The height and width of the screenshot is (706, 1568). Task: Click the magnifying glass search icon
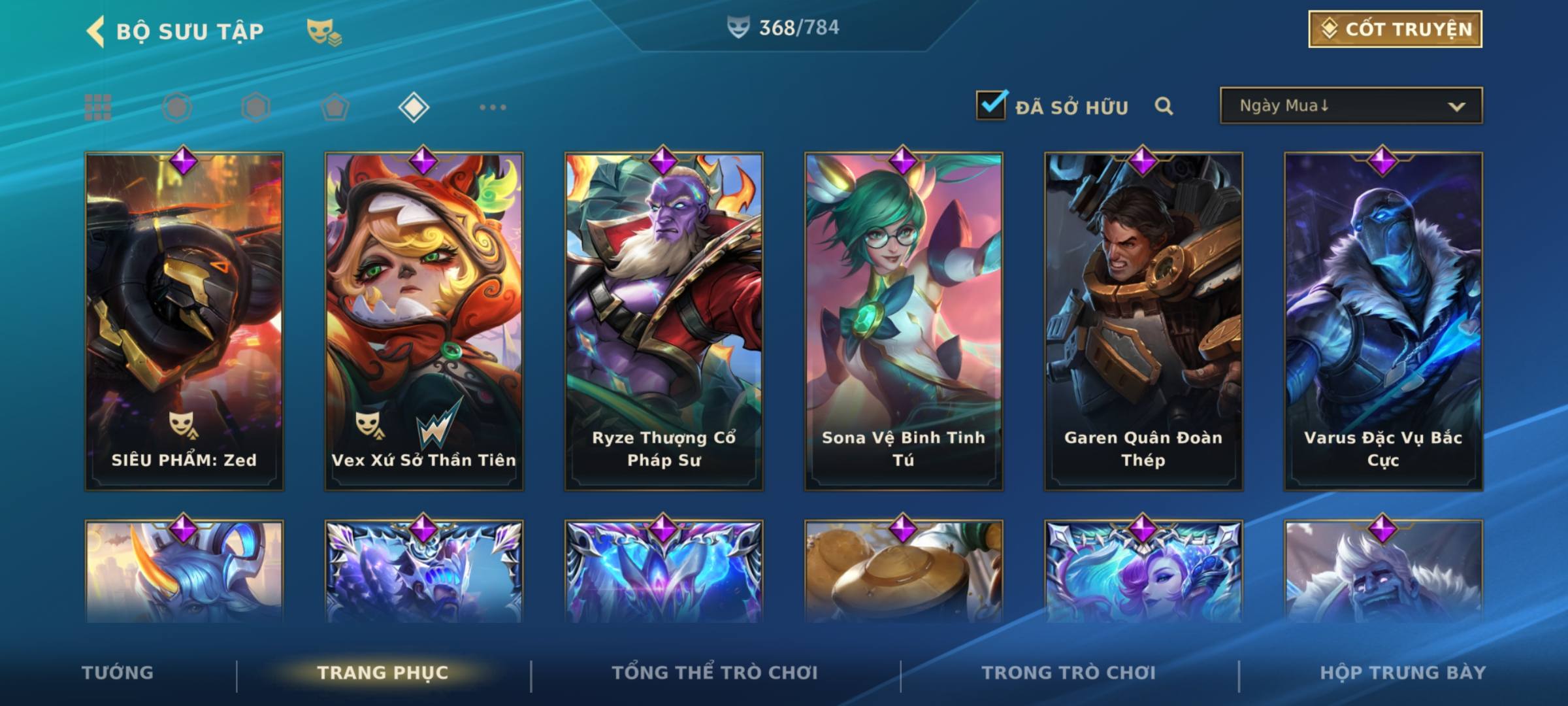pos(1164,106)
